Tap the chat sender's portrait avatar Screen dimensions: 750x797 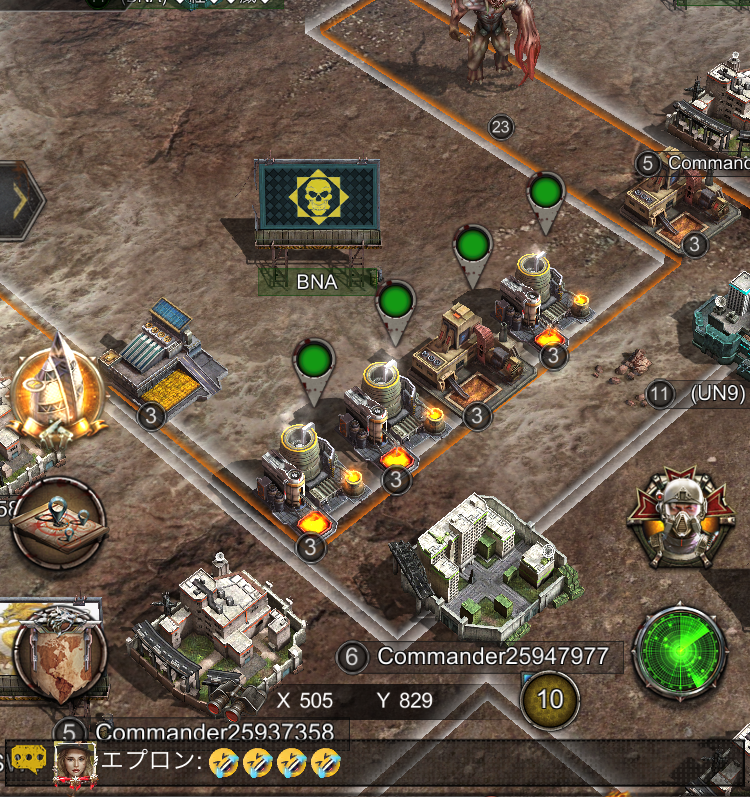pos(75,763)
